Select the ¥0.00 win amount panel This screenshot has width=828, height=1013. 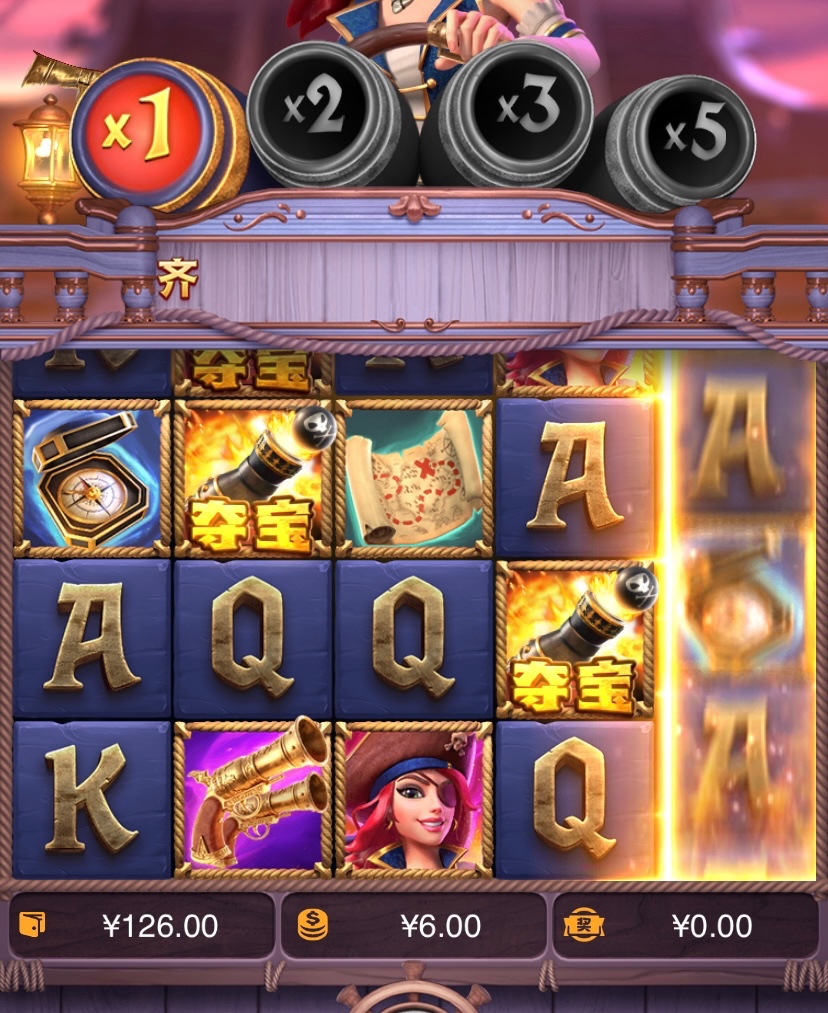(x=686, y=926)
